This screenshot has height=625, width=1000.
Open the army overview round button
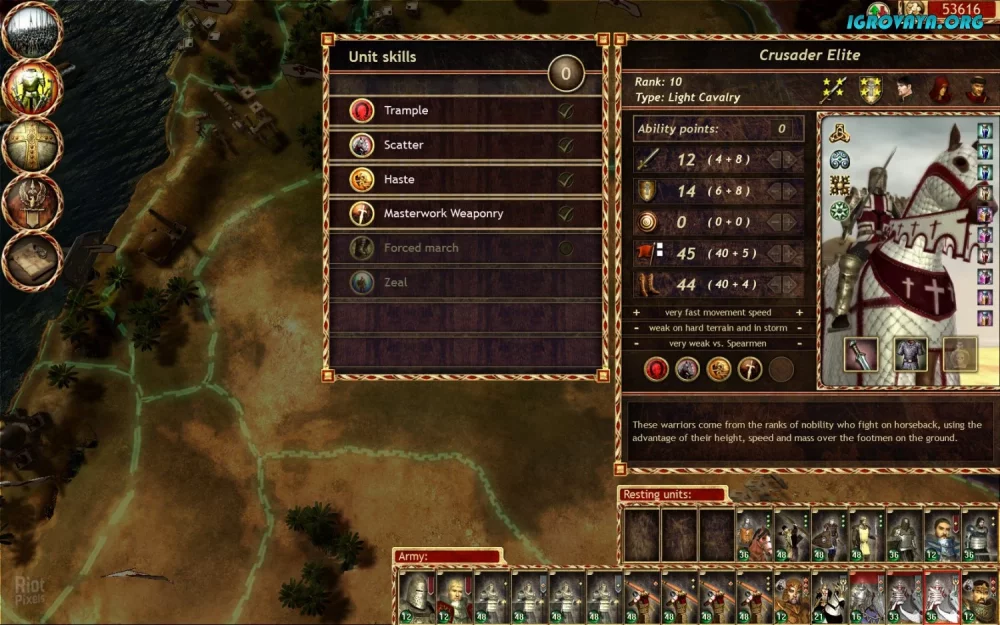(33, 32)
